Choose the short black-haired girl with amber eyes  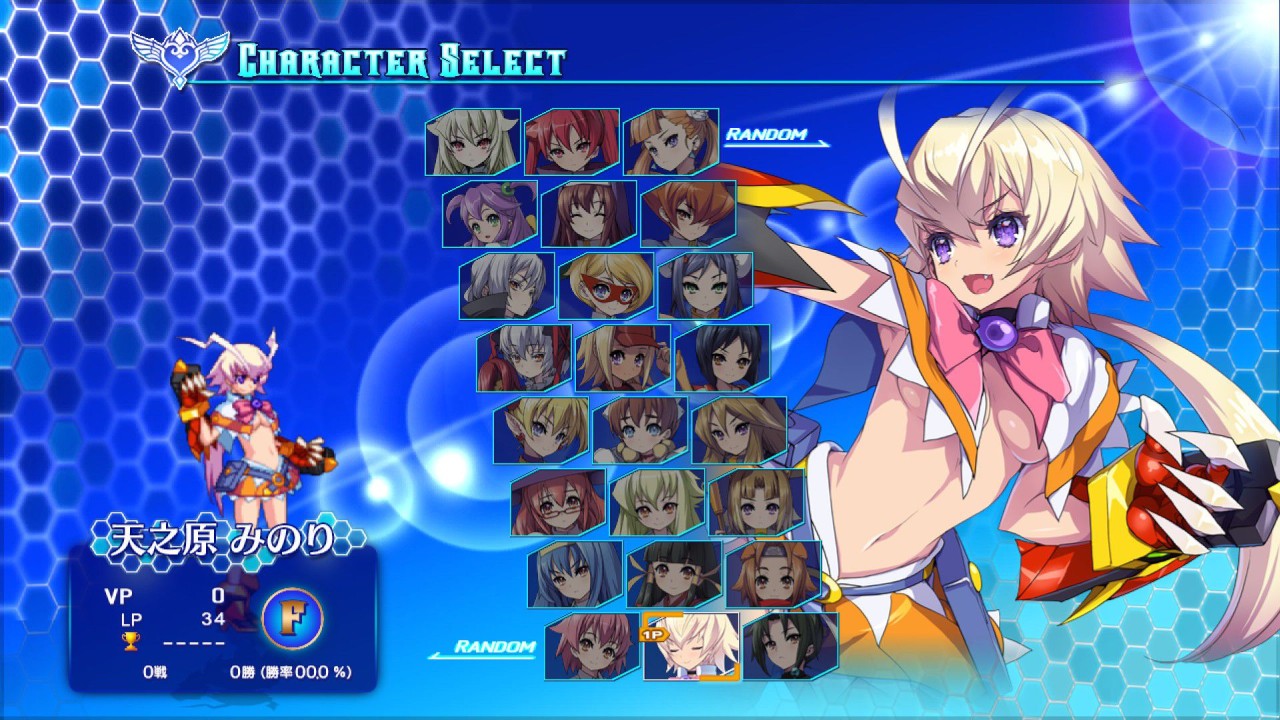[x=722, y=358]
